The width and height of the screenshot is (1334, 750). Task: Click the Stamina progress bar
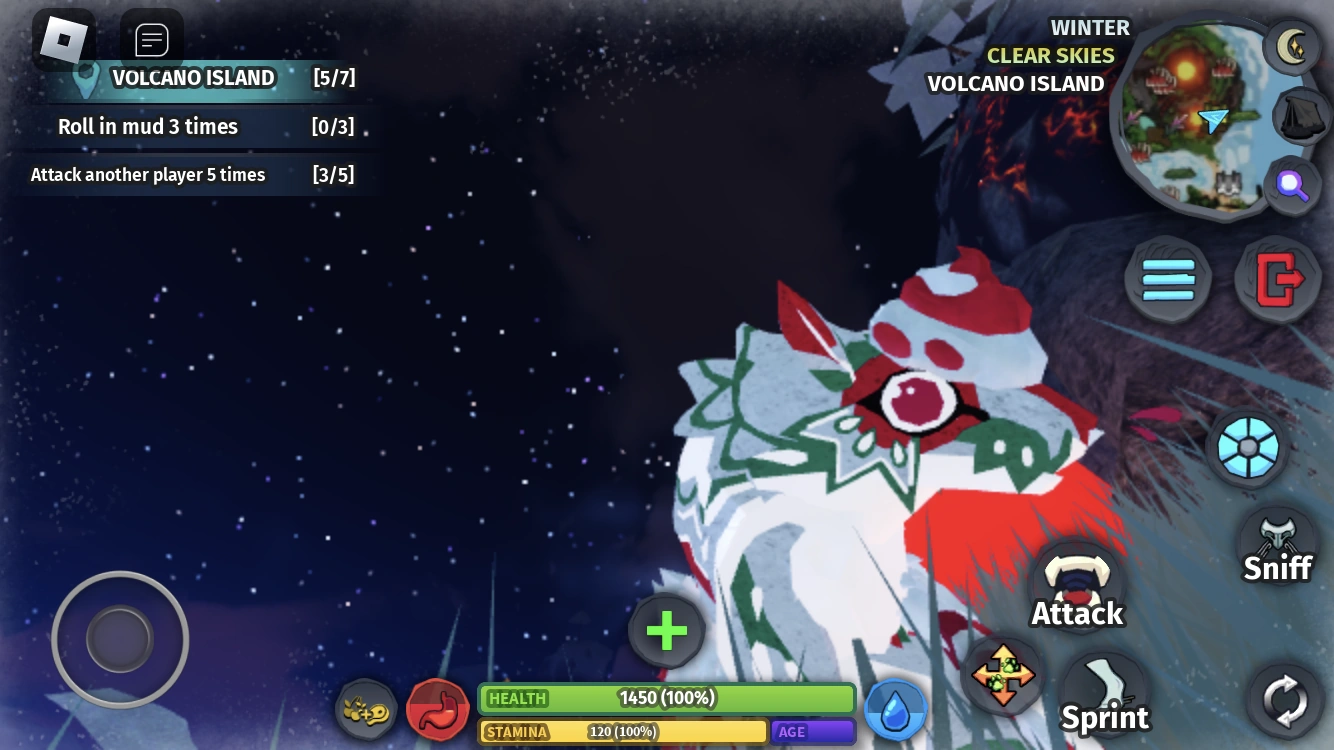620,732
